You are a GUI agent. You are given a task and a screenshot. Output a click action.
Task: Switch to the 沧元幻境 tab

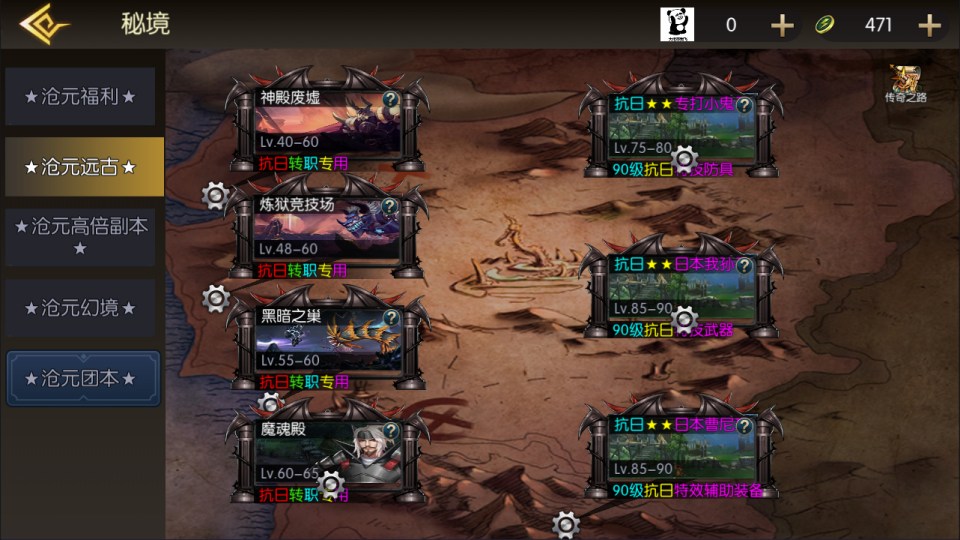[80, 308]
